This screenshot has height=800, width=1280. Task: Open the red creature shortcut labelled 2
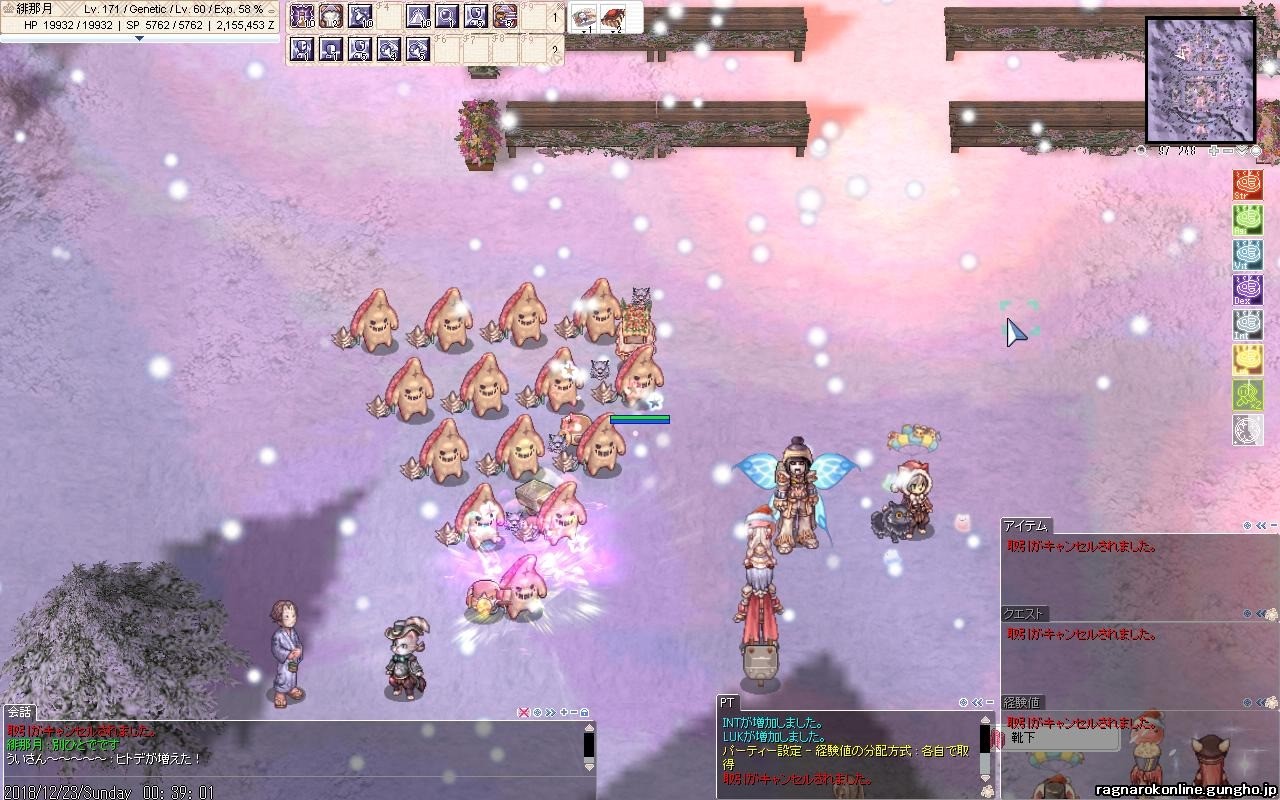[x=614, y=17]
